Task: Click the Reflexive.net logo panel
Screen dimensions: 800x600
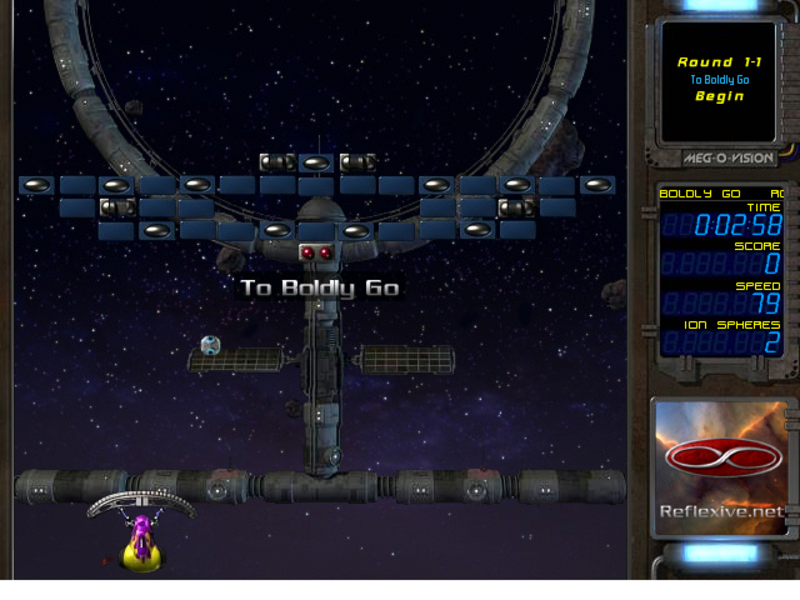Action: coord(723,468)
